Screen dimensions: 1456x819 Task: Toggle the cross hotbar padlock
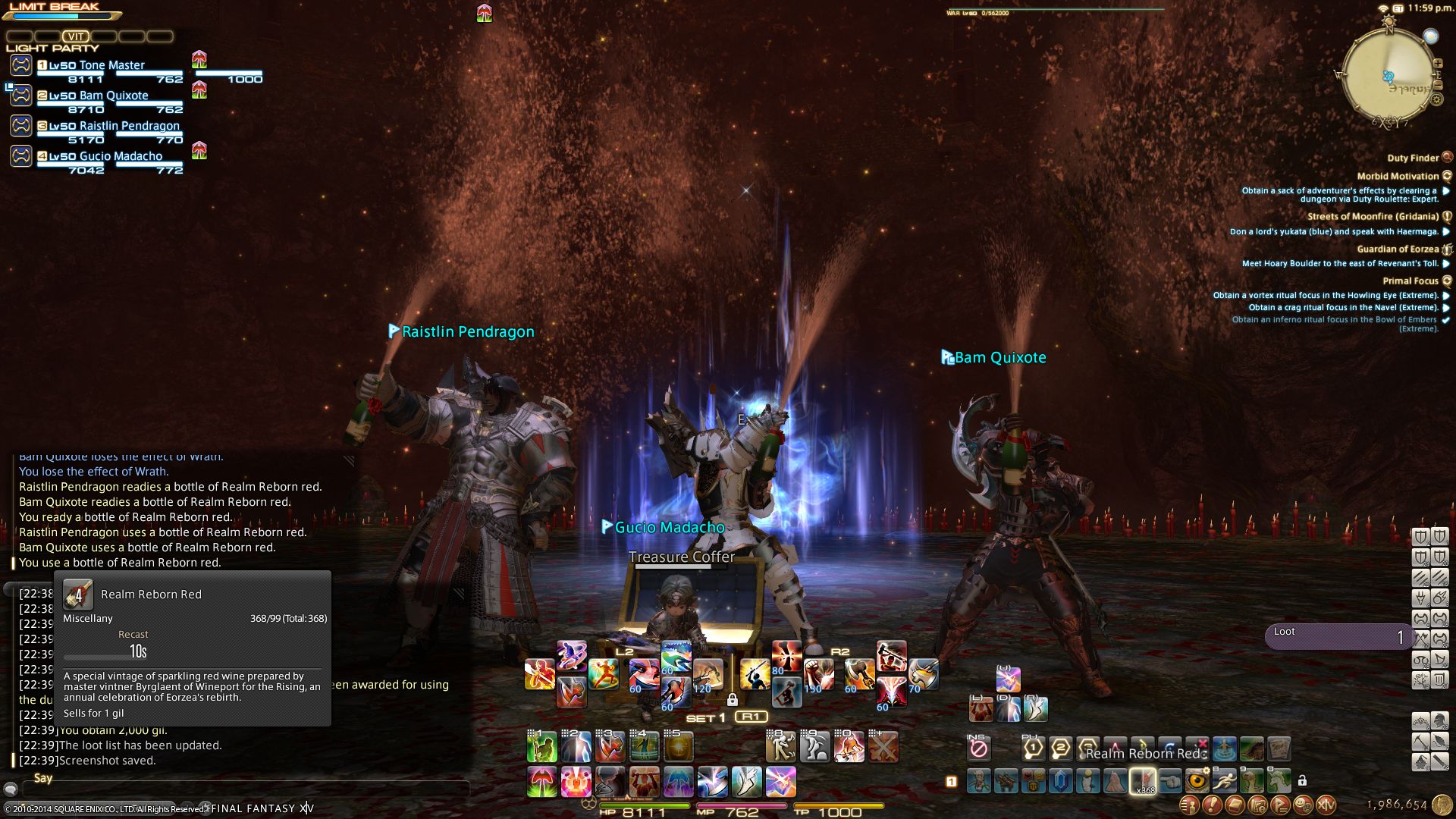coord(732,699)
